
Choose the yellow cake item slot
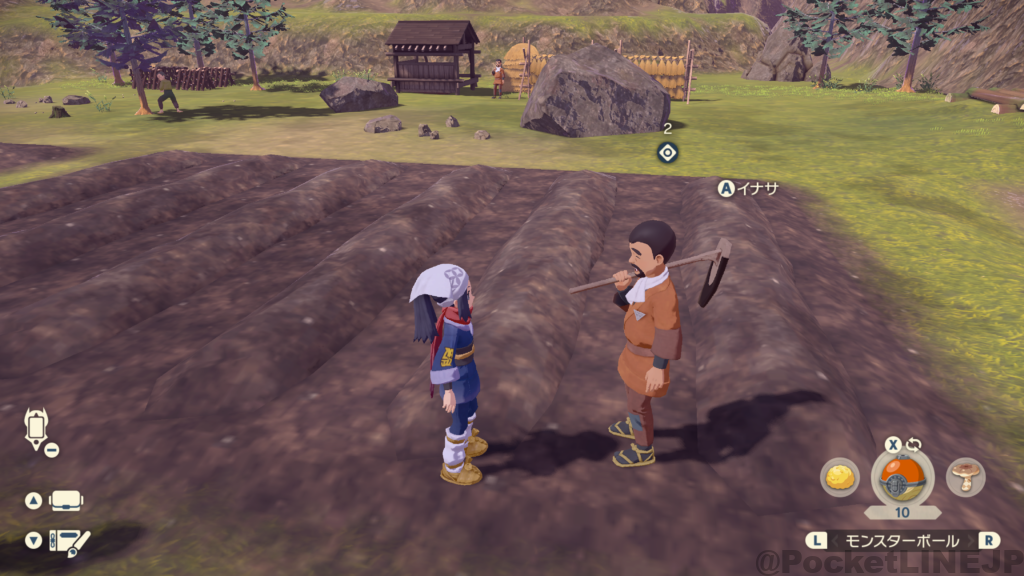pos(840,477)
